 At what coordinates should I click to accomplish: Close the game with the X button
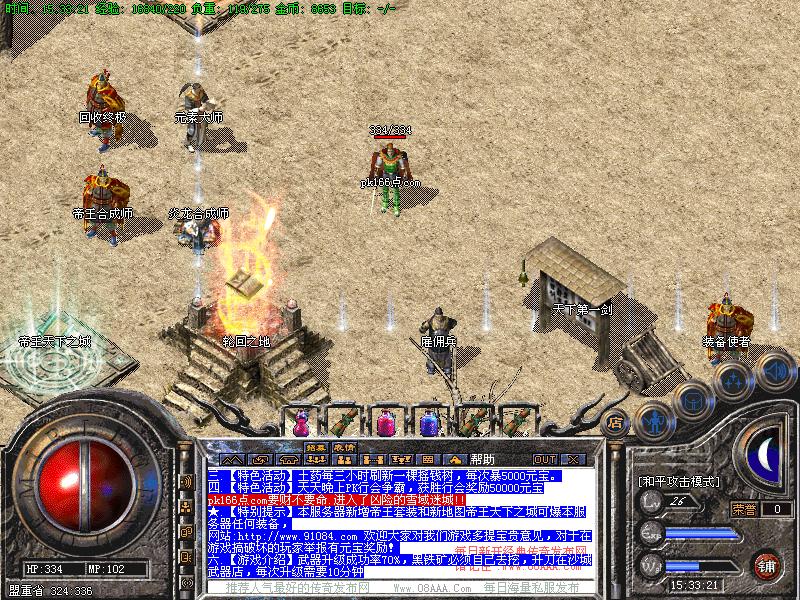(574, 459)
